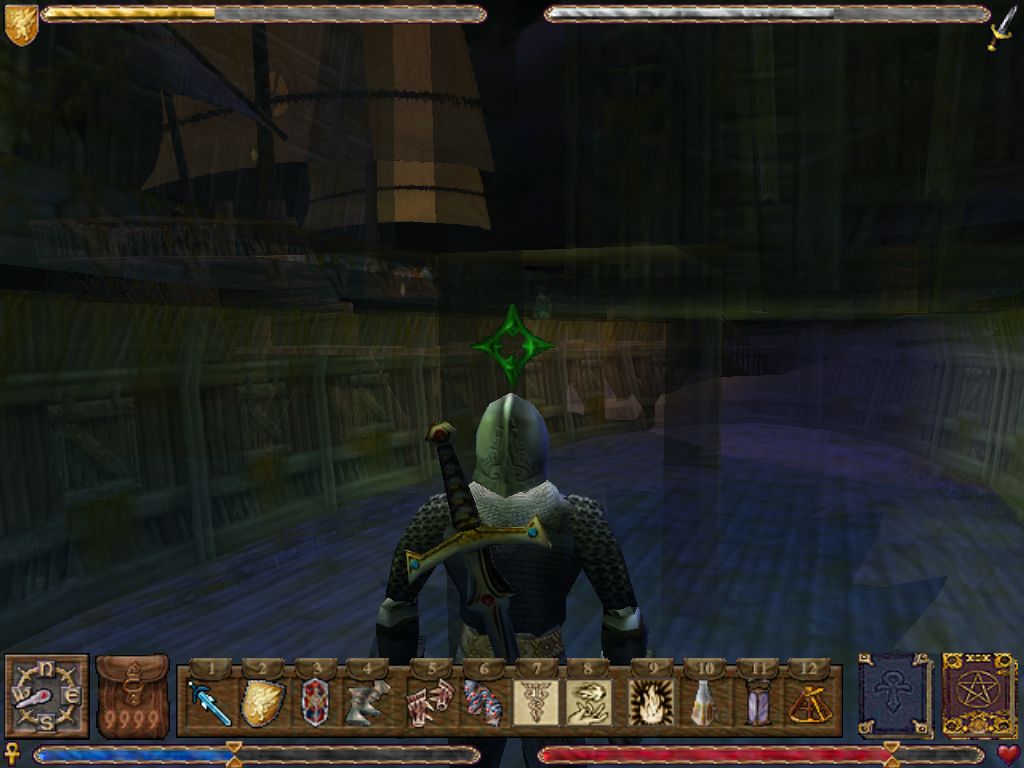Use the purple lantern vial in slot 11
Image resolution: width=1024 pixels, height=768 pixels.
[x=757, y=703]
